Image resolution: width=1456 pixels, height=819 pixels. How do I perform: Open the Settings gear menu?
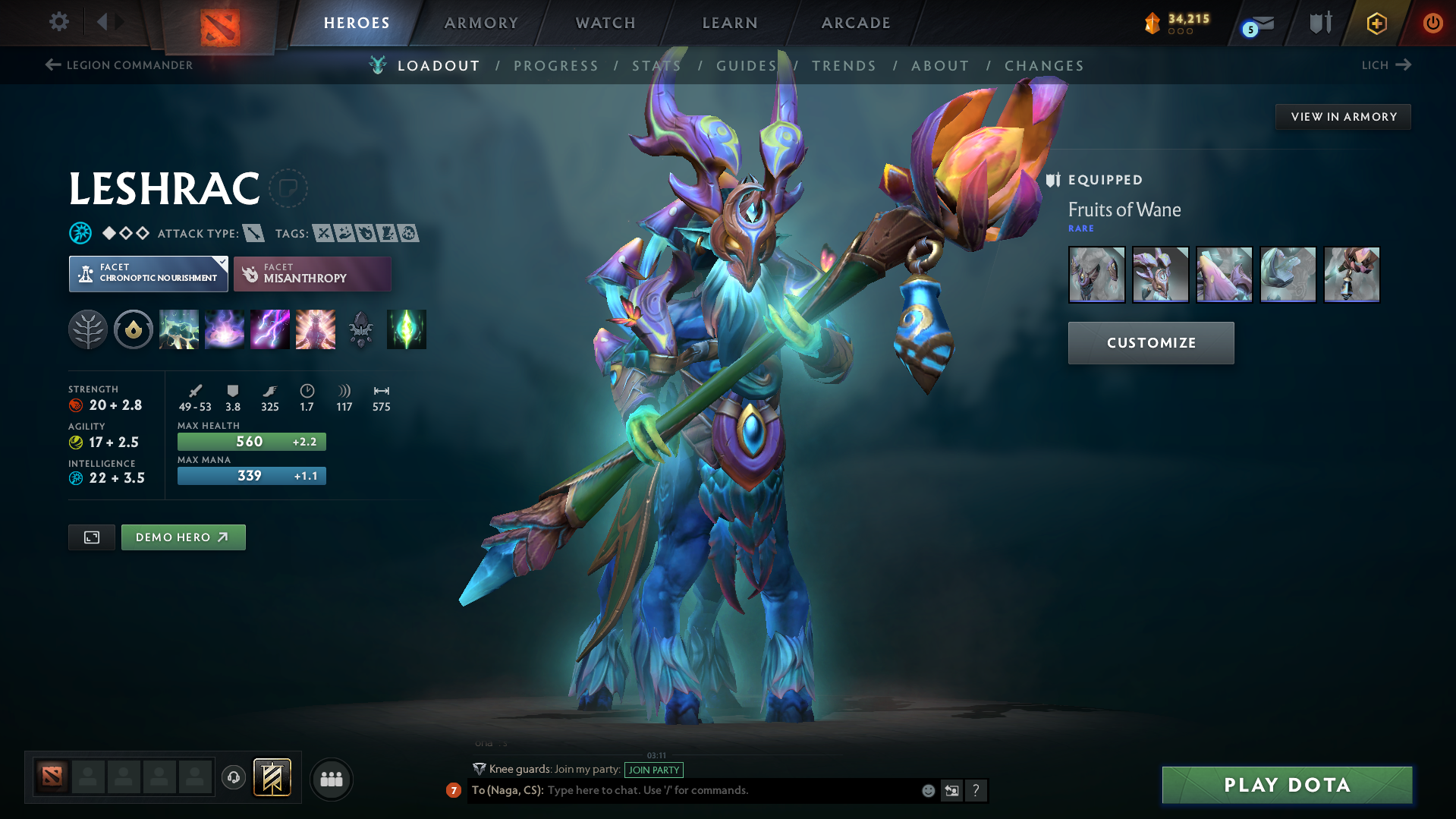tap(58, 22)
